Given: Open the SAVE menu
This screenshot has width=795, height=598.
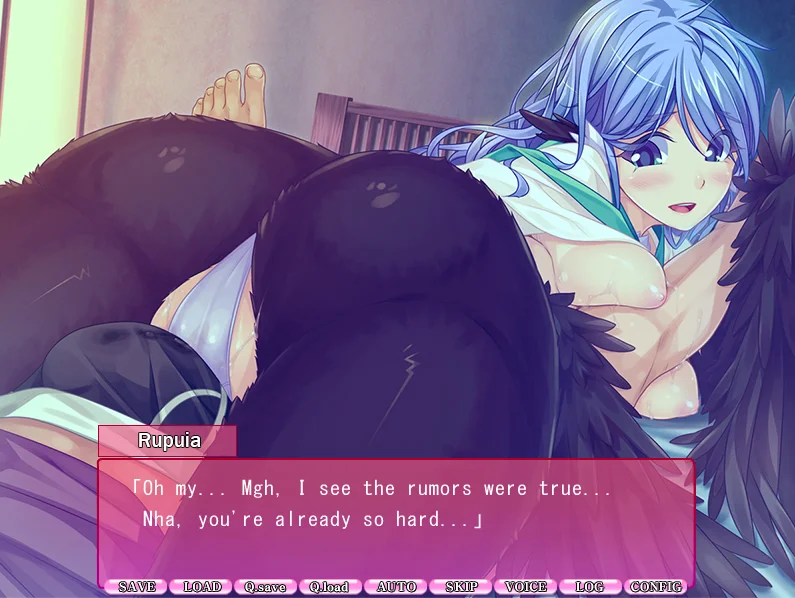Looking at the screenshot, I should point(136,587).
